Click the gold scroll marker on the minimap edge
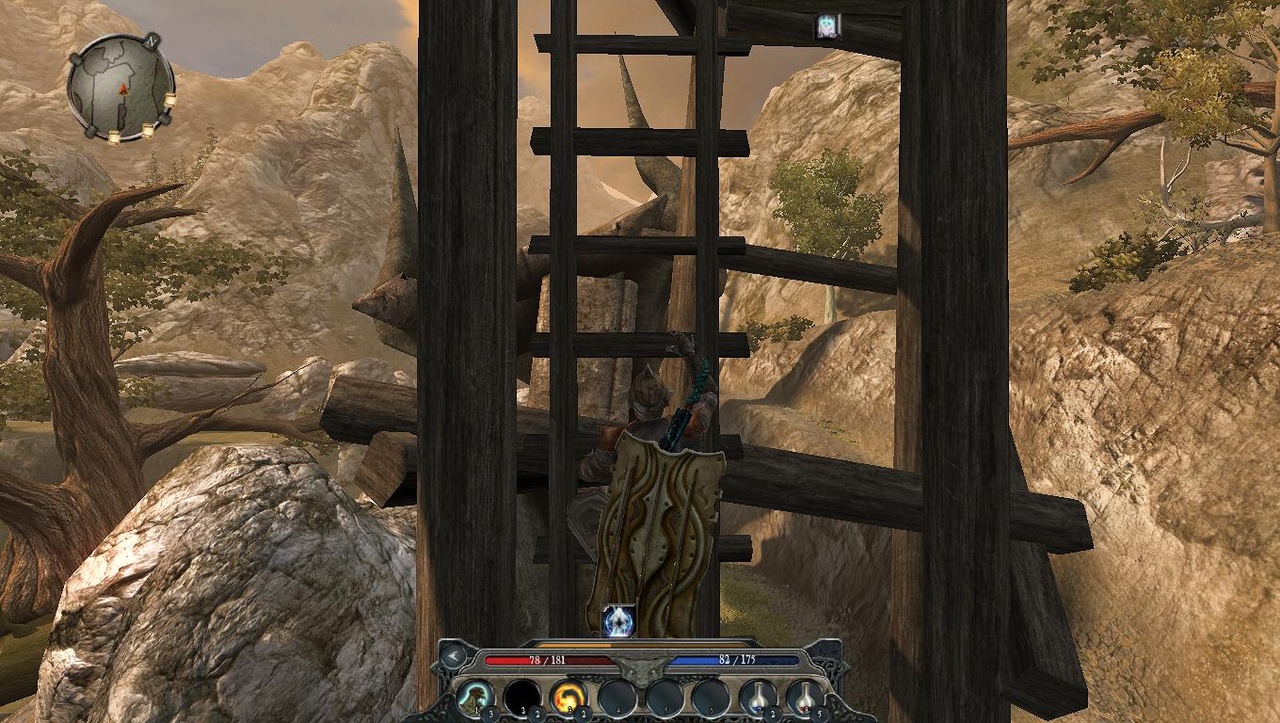This screenshot has width=1280, height=723. 171,101
